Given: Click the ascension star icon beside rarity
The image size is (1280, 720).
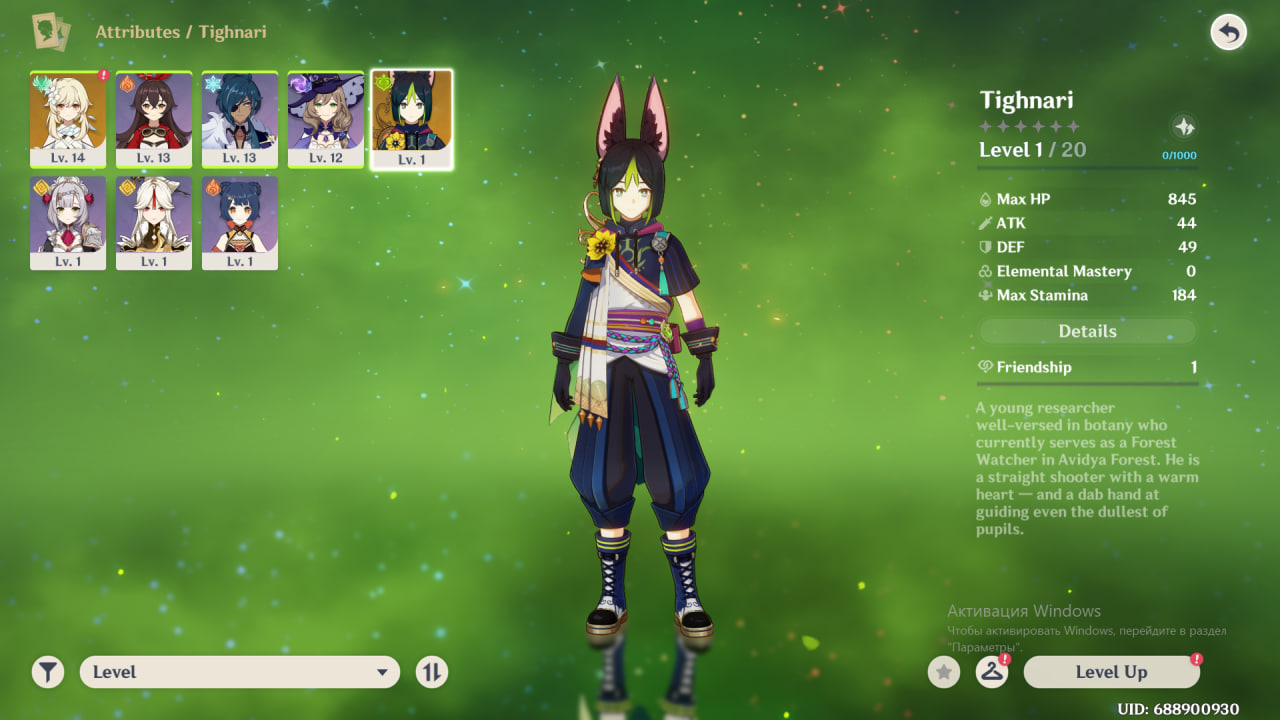Looking at the screenshot, I should click(x=1184, y=127).
